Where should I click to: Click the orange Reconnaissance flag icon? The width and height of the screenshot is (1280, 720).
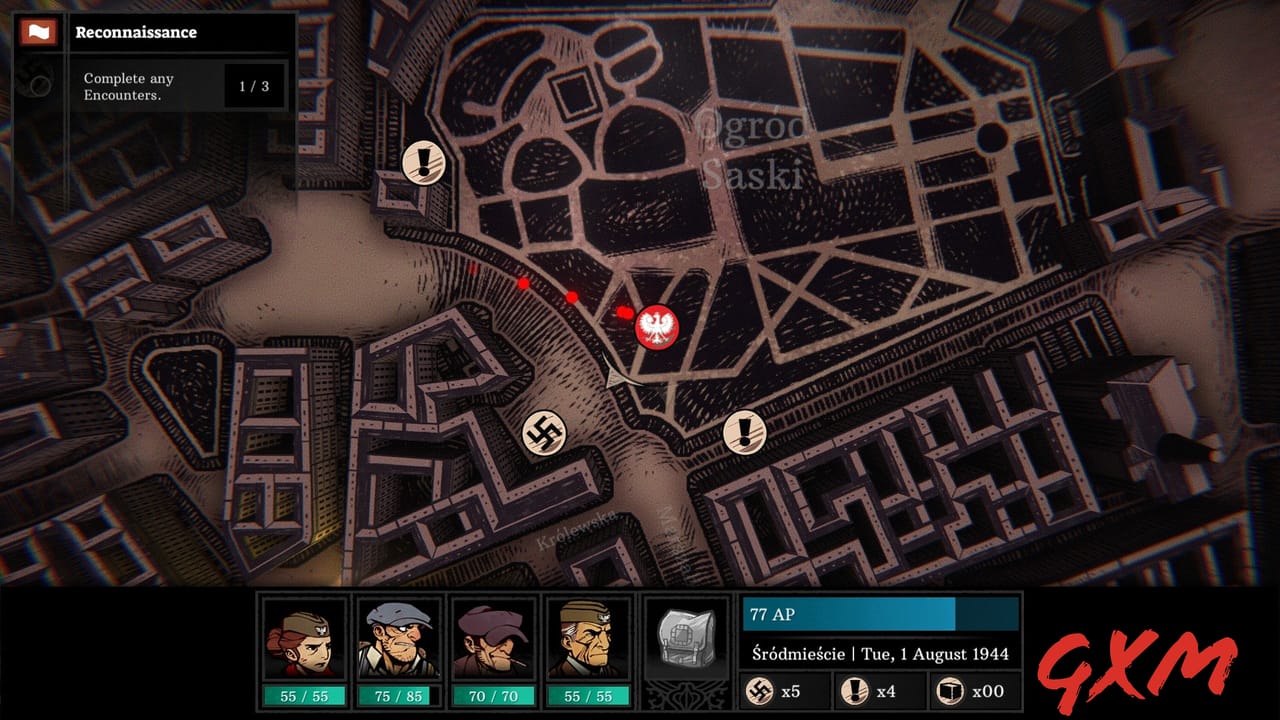(x=38, y=31)
